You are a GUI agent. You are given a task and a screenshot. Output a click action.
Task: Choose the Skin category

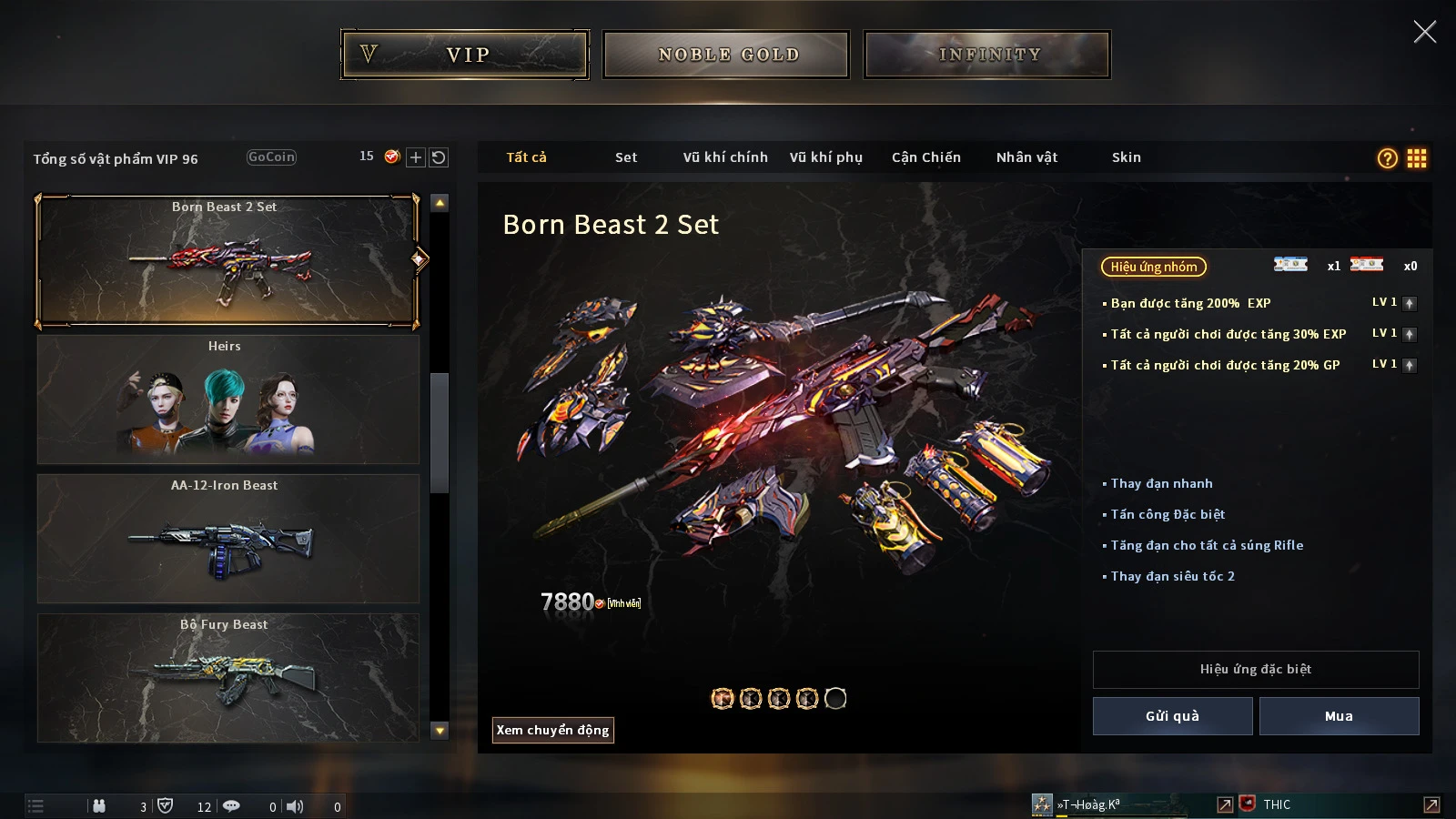[x=1126, y=157]
